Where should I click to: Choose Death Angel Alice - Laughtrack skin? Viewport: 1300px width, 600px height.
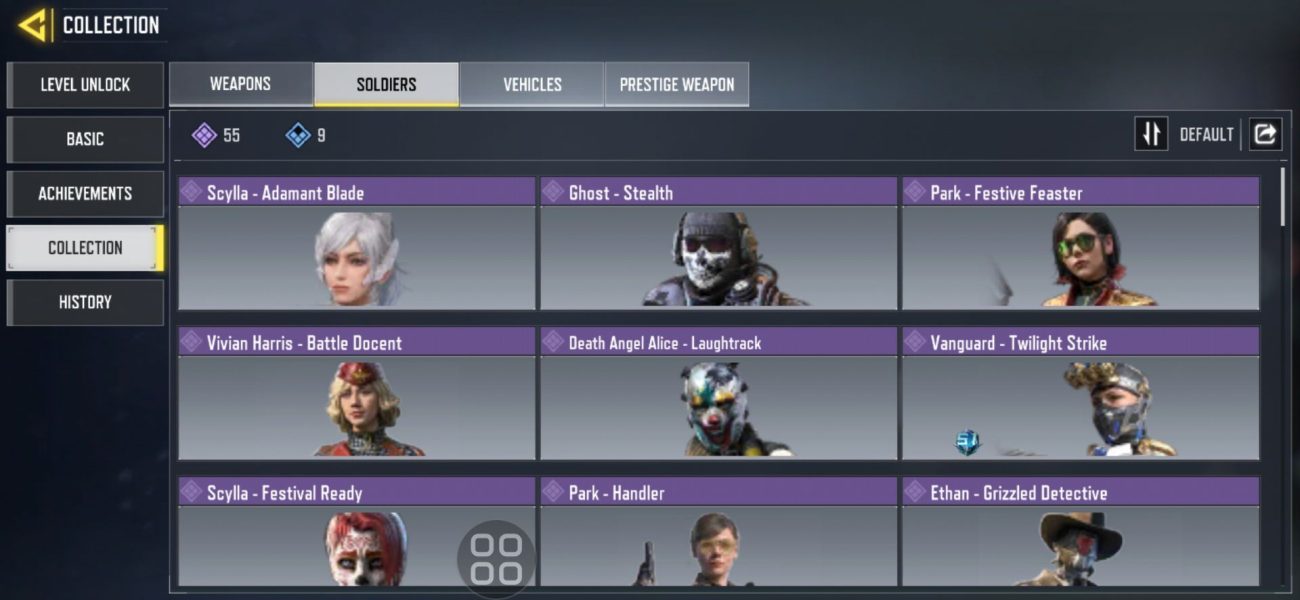pos(718,394)
